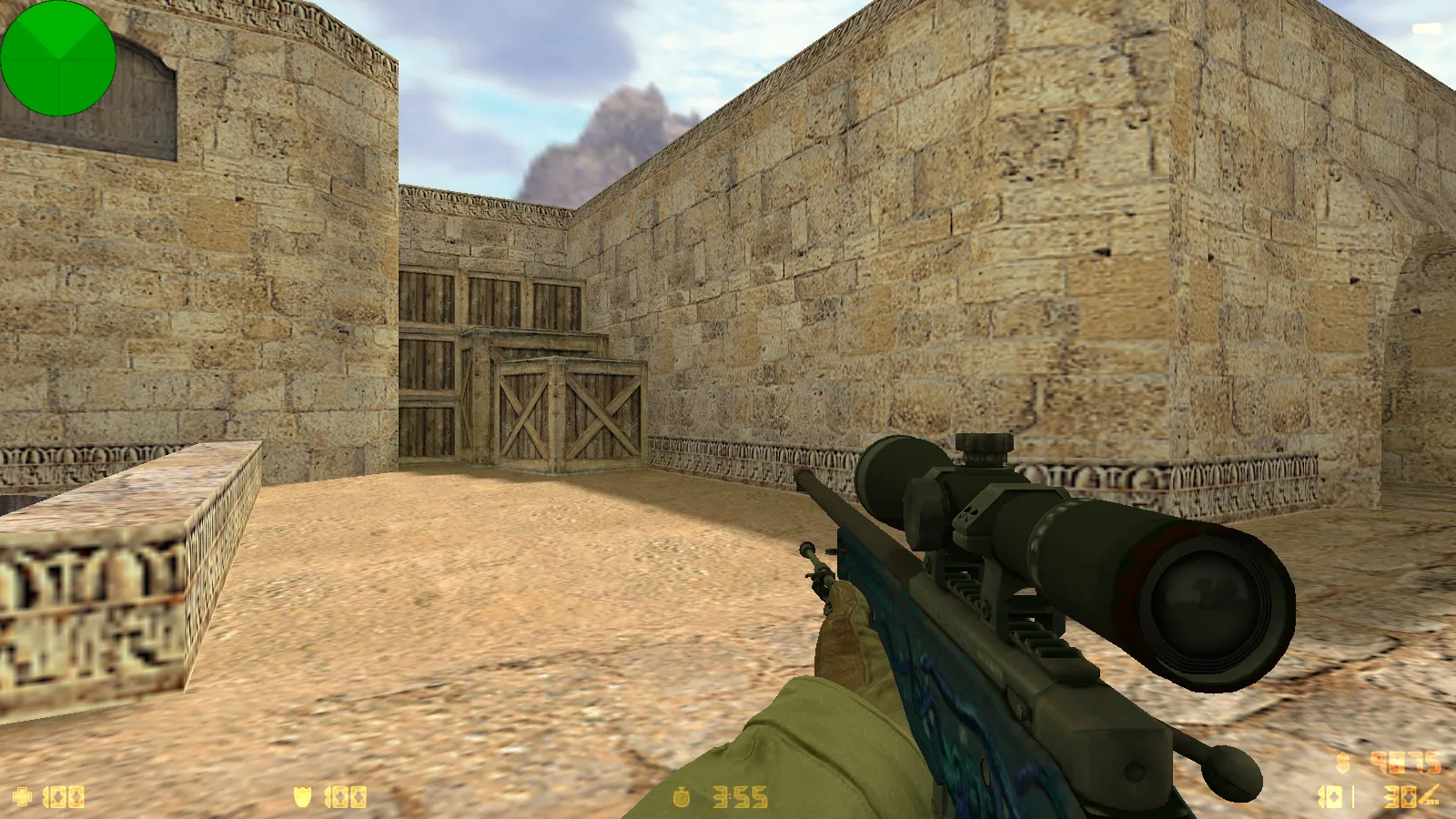Click the health value reading 100
Screen dimensions: 1456x819
(64, 796)
